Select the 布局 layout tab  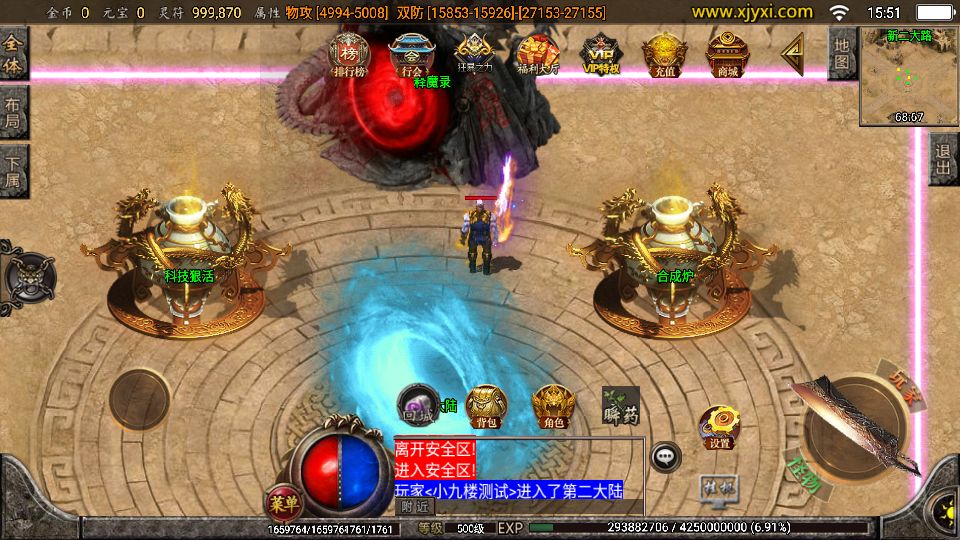pyautogui.click(x=14, y=111)
